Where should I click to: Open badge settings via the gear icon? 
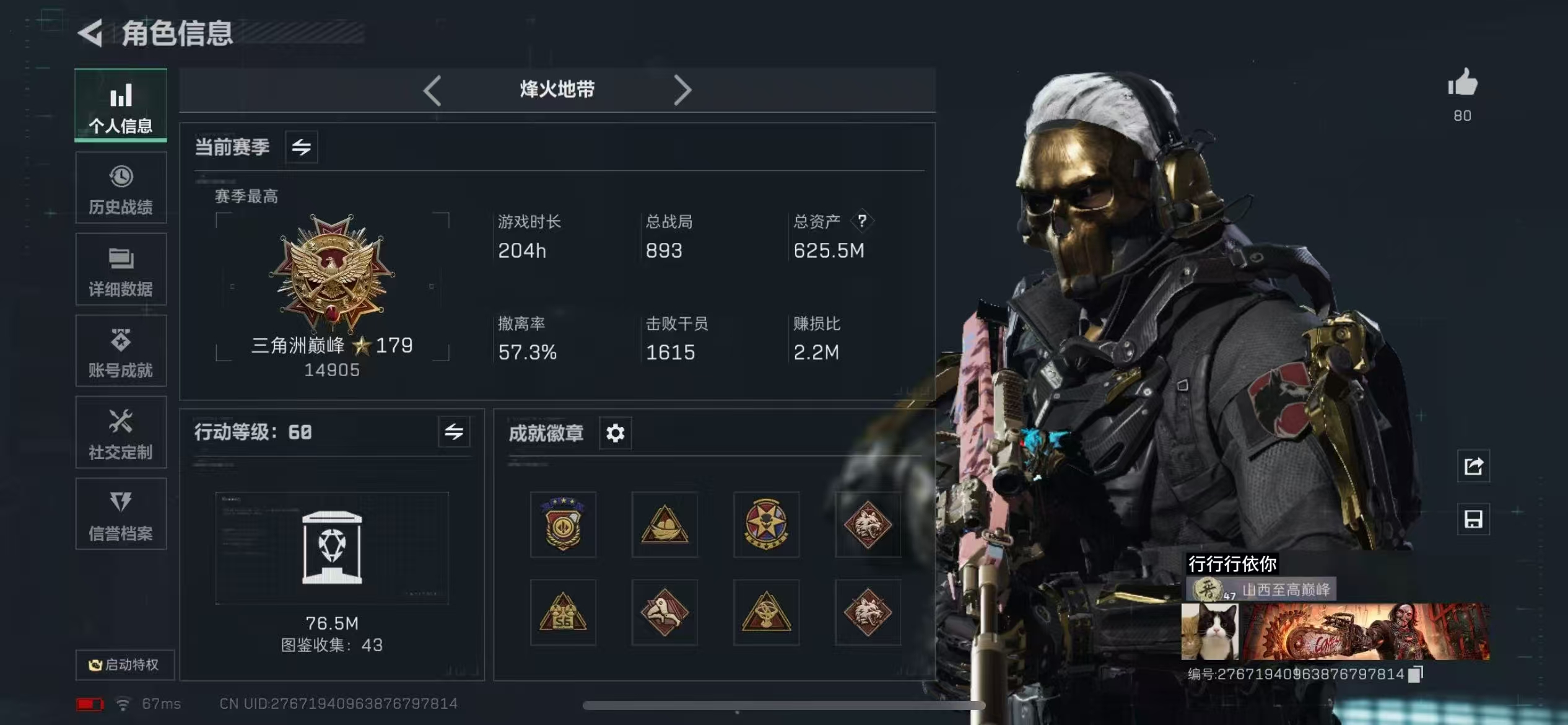click(615, 434)
